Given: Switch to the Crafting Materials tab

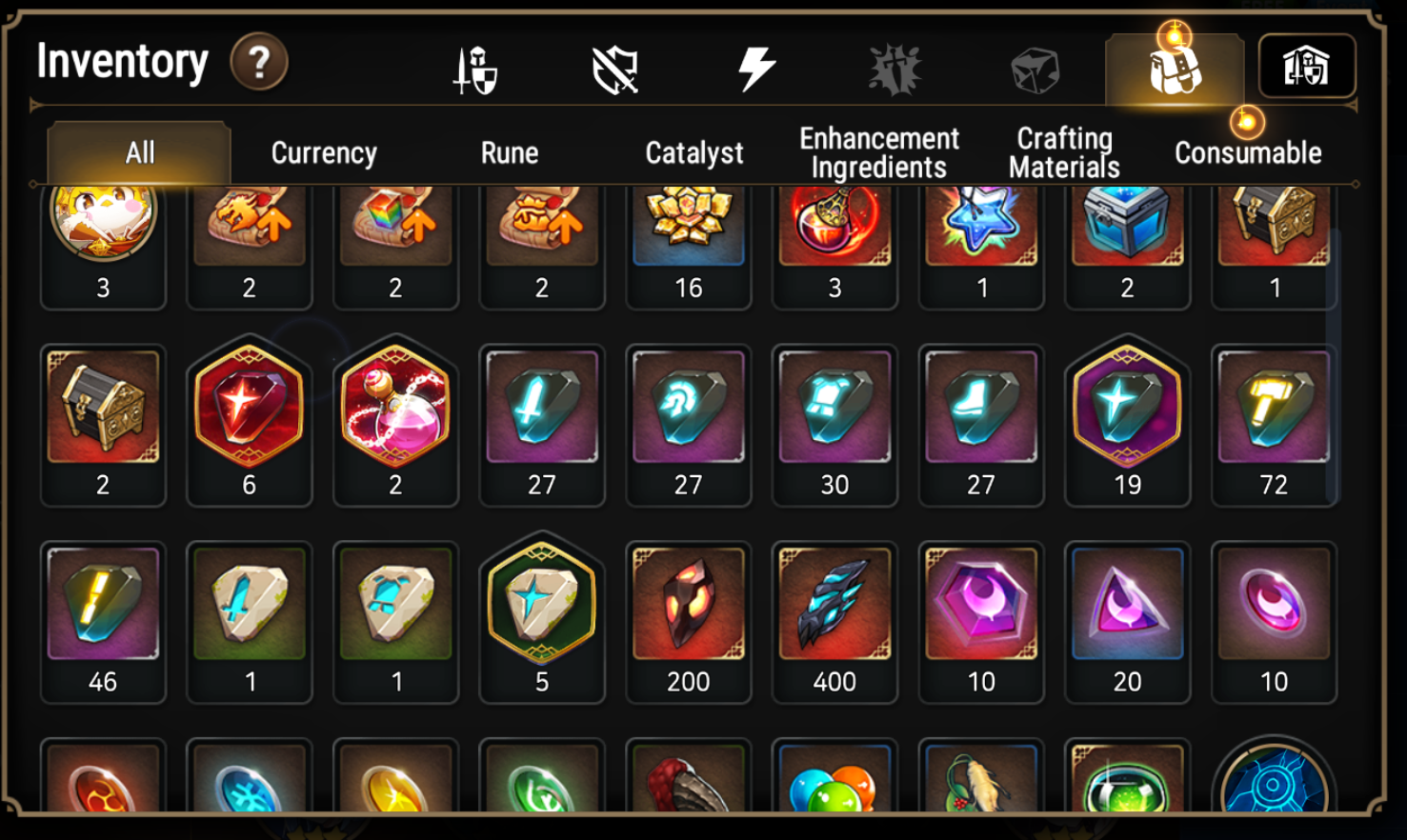Looking at the screenshot, I should coord(1061,151).
